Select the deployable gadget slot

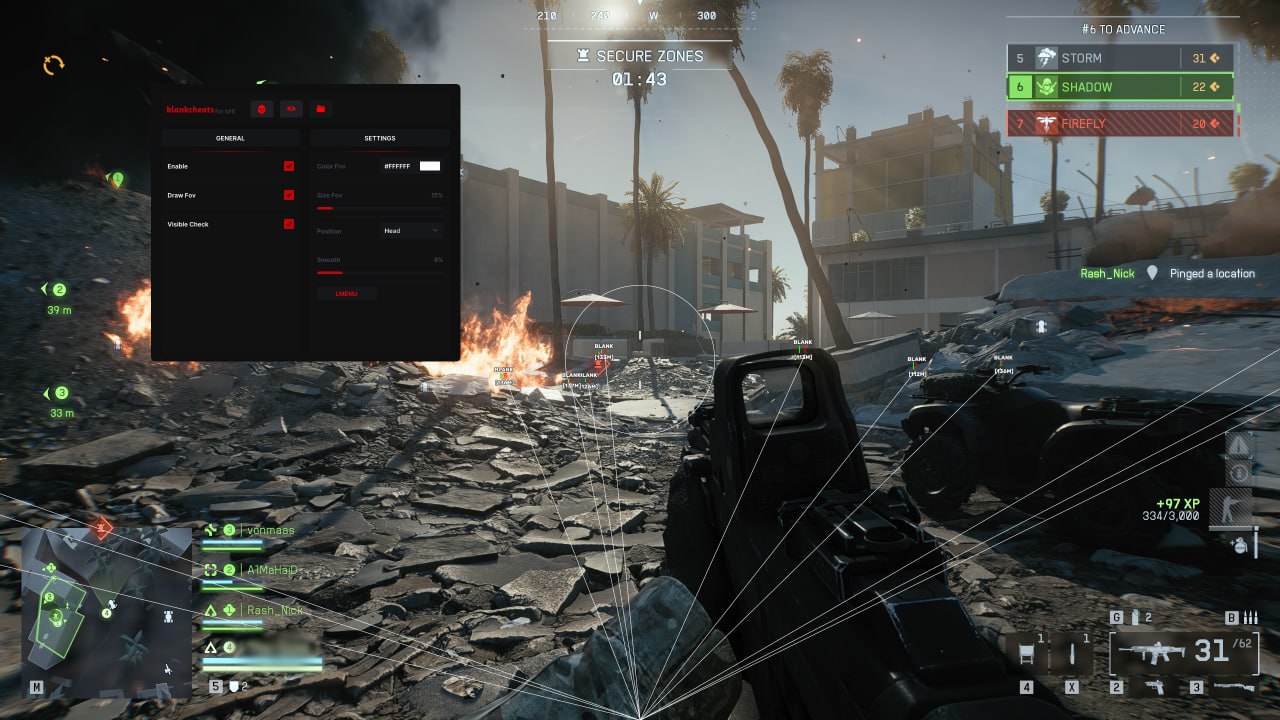pyautogui.click(x=1027, y=653)
